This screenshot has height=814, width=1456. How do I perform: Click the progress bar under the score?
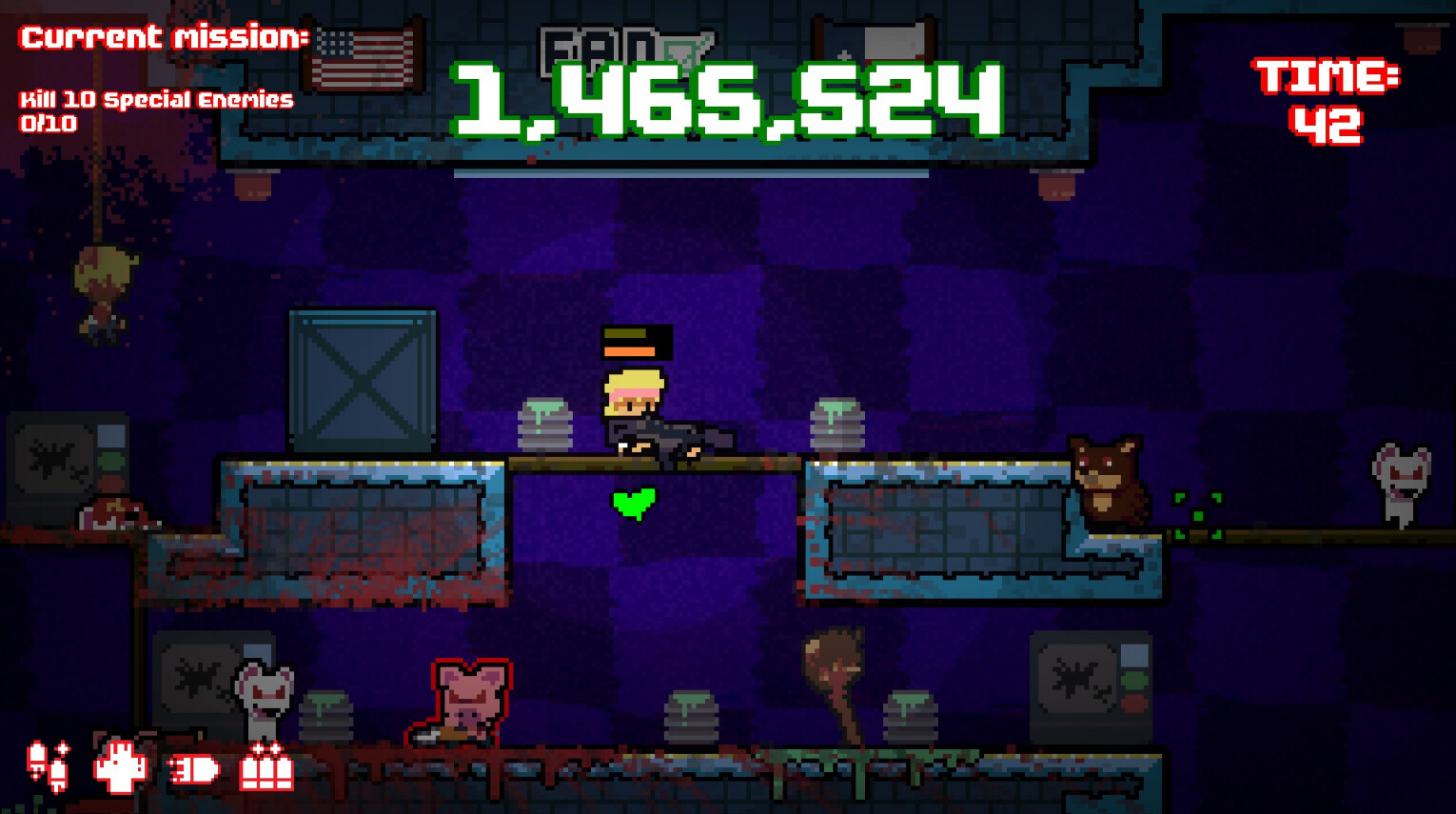[692, 172]
